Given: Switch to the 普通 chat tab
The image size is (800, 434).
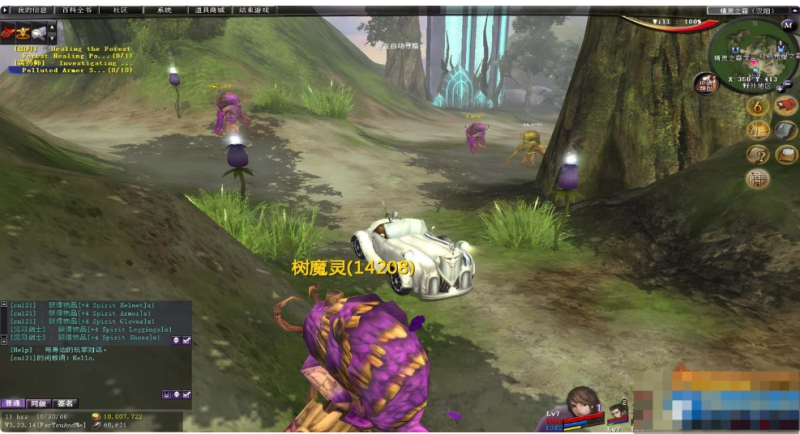Looking at the screenshot, I should [x=13, y=403].
